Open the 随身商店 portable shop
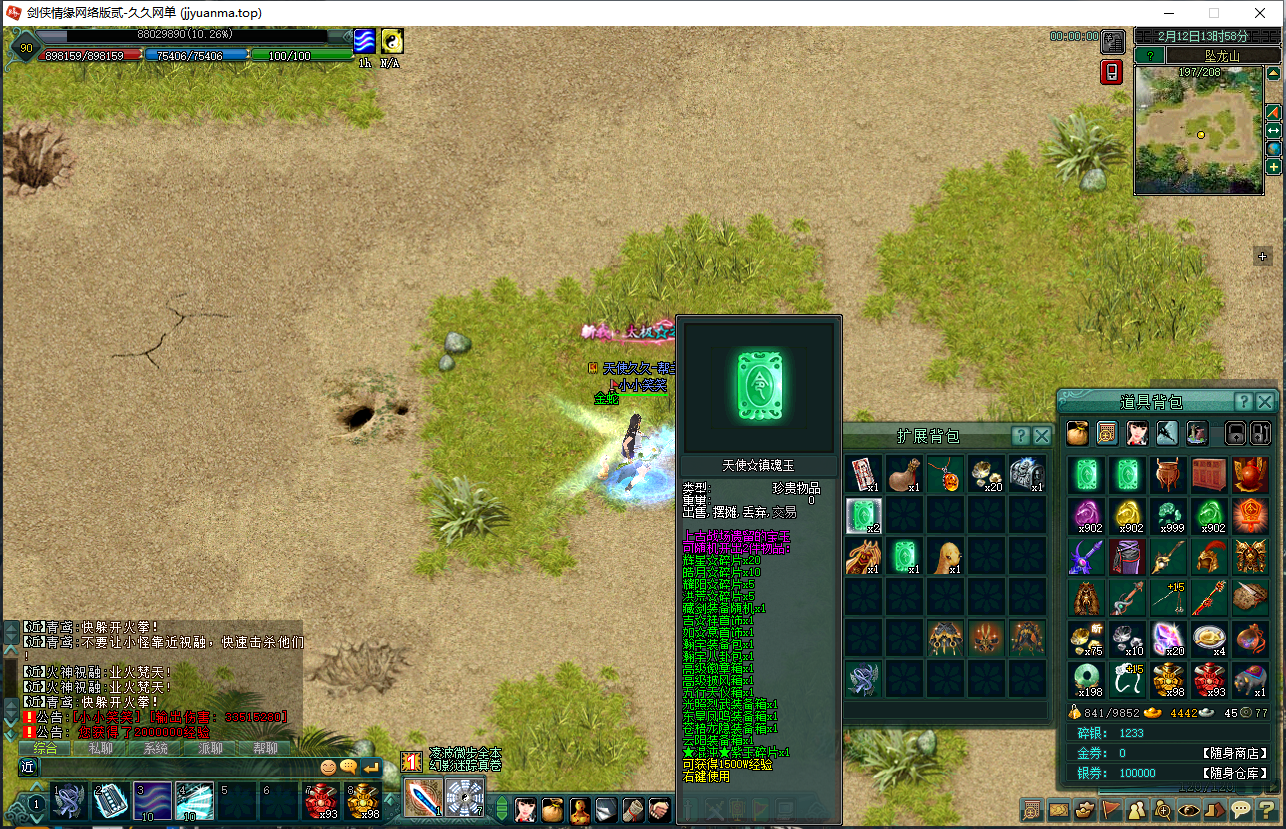 tap(1235, 753)
